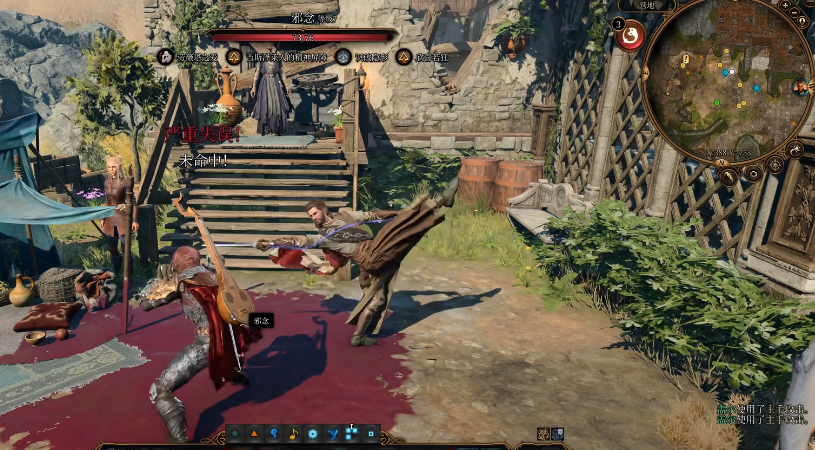Click the compass star button below minimap

pyautogui.click(x=775, y=165)
